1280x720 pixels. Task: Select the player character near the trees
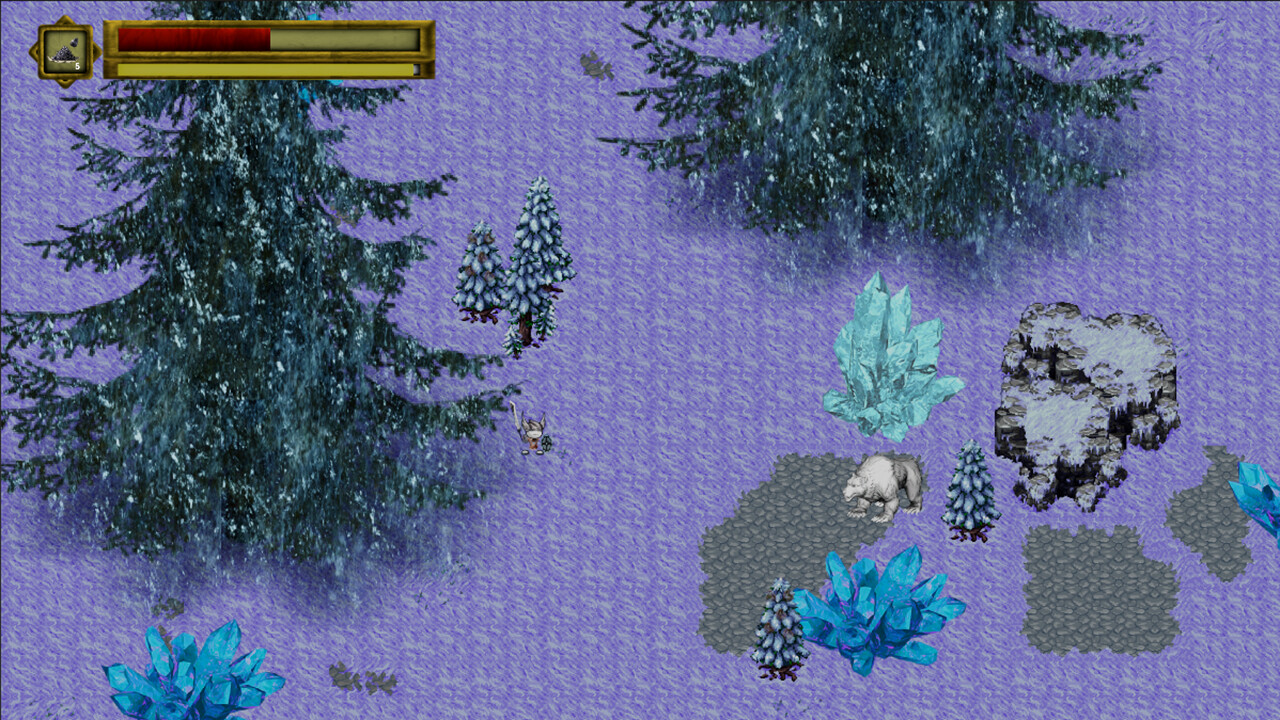[x=535, y=435]
